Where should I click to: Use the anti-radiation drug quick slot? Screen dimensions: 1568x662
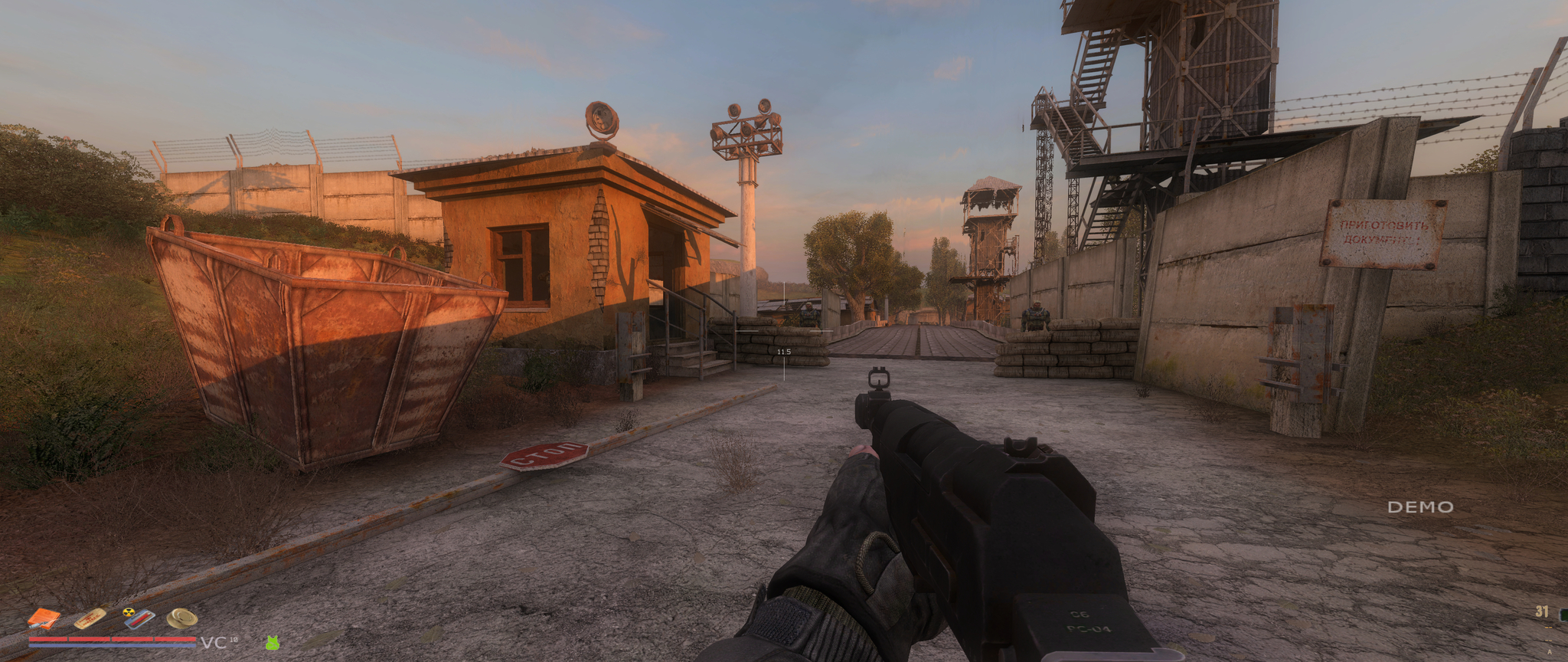[139, 618]
